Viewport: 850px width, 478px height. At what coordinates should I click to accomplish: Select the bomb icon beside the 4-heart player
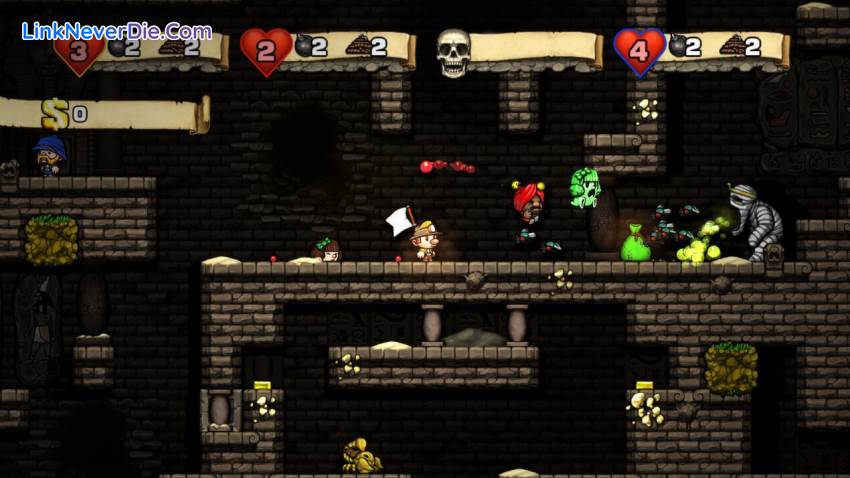(678, 46)
